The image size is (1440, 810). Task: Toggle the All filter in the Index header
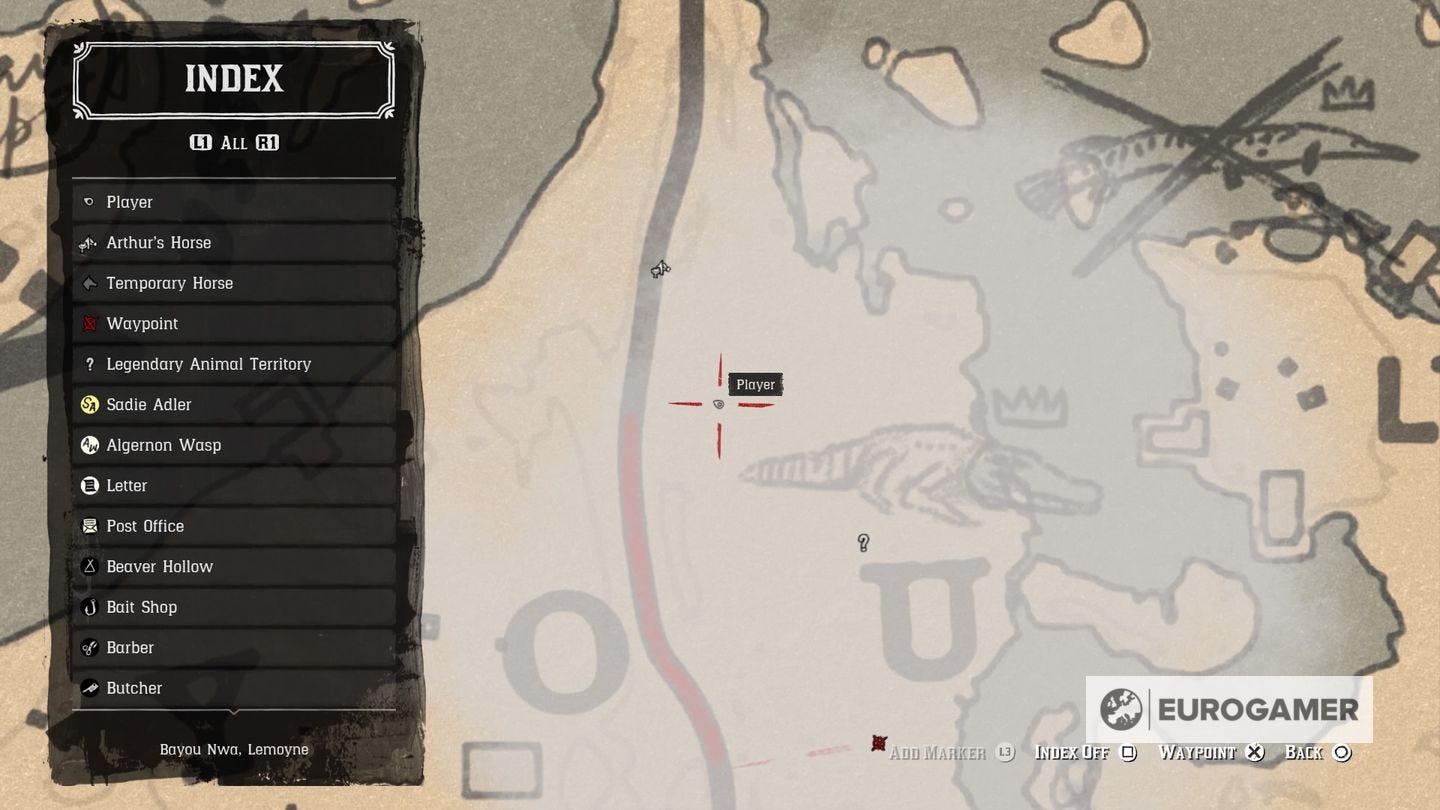click(x=233, y=143)
